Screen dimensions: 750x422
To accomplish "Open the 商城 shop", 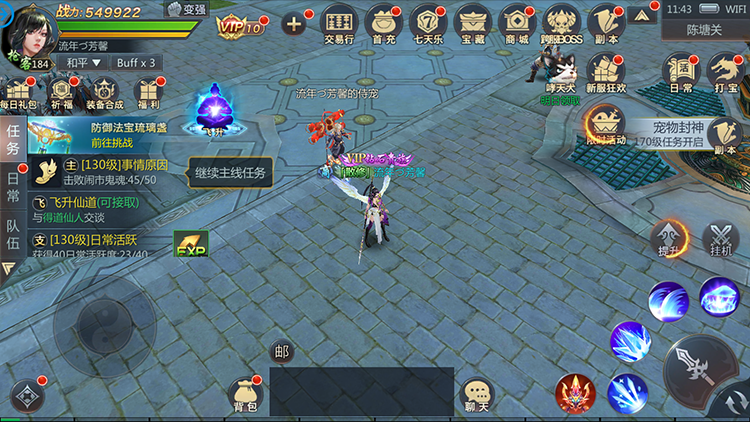I will click(x=517, y=24).
